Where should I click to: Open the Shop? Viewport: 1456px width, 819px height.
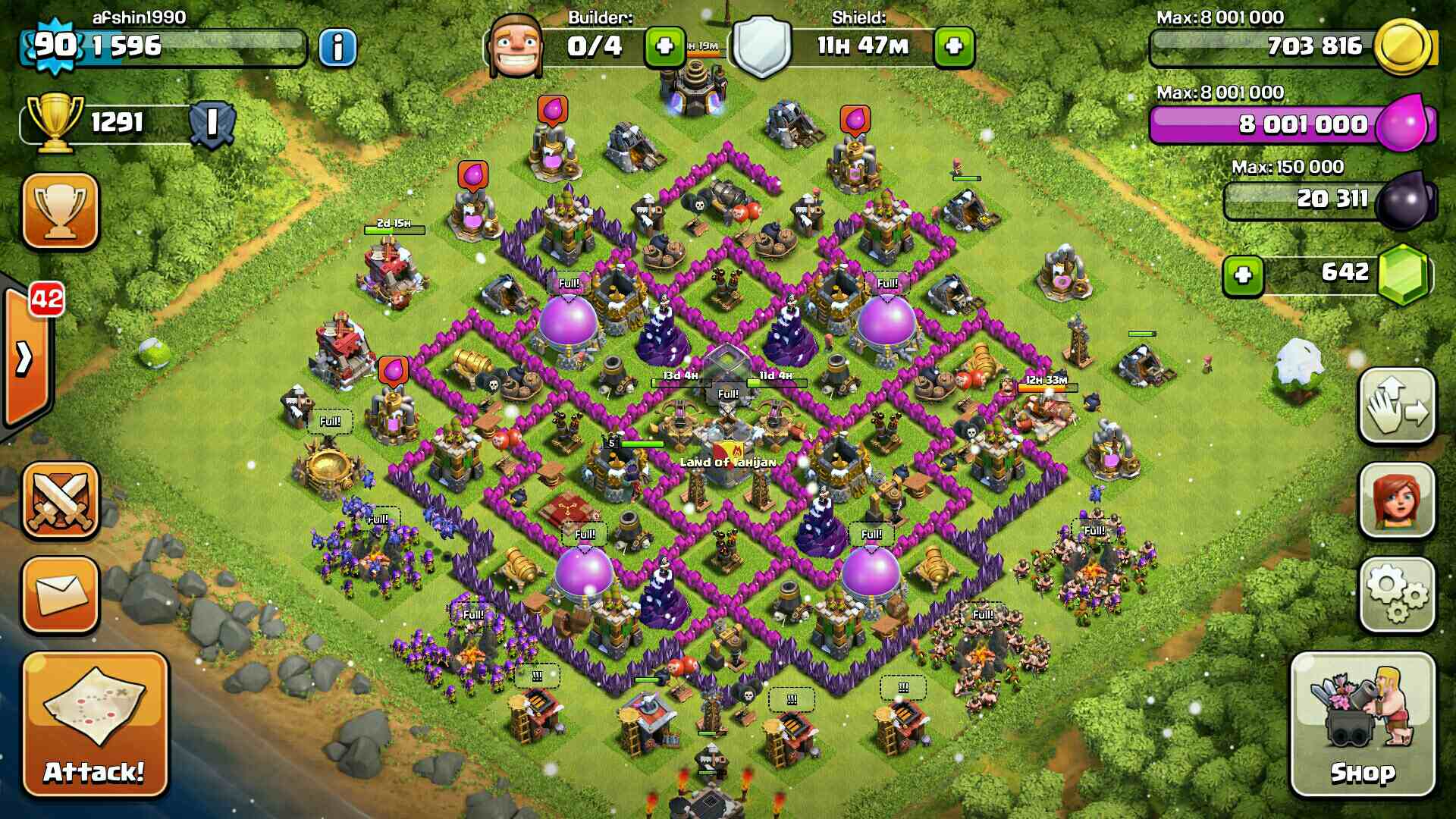coord(1363,724)
